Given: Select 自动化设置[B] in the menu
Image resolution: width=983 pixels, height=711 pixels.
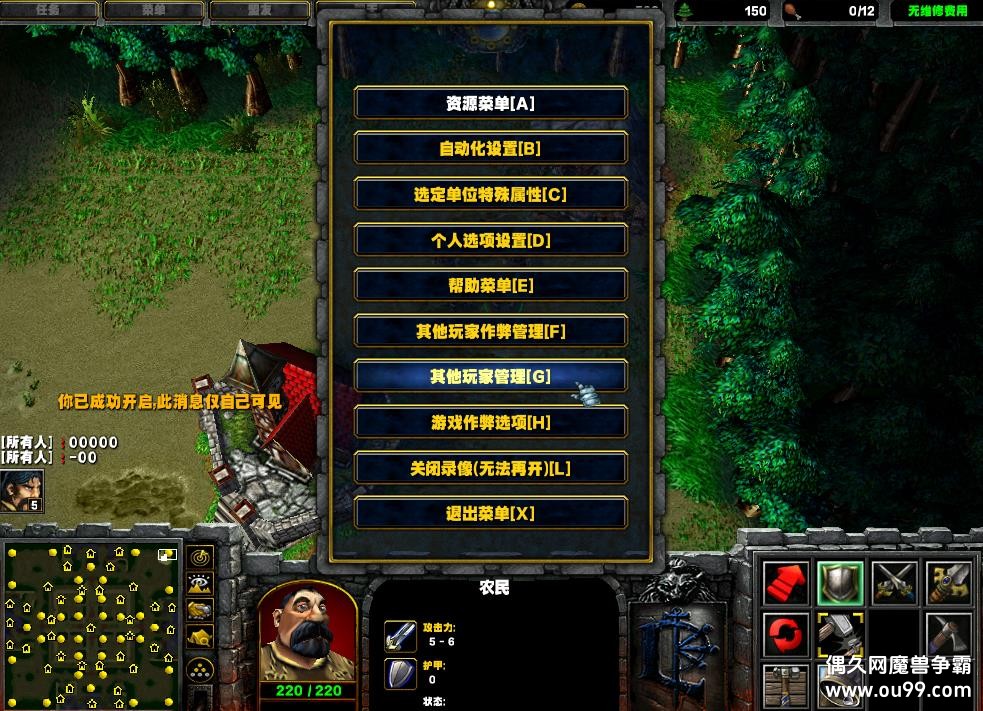Looking at the screenshot, I should (x=491, y=149).
